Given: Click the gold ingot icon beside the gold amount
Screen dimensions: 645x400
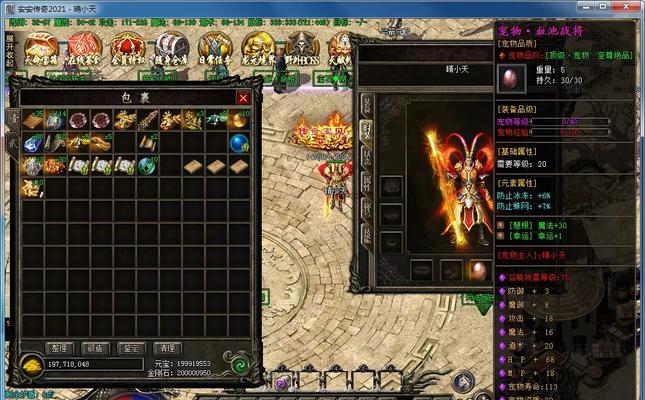Looking at the screenshot, I should 32,363.
